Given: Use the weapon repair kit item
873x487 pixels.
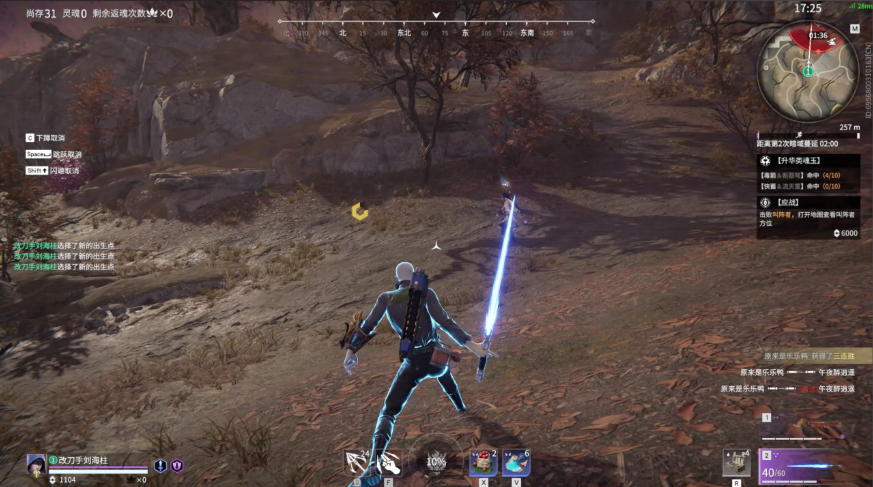Looking at the screenshot, I should 737,463.
